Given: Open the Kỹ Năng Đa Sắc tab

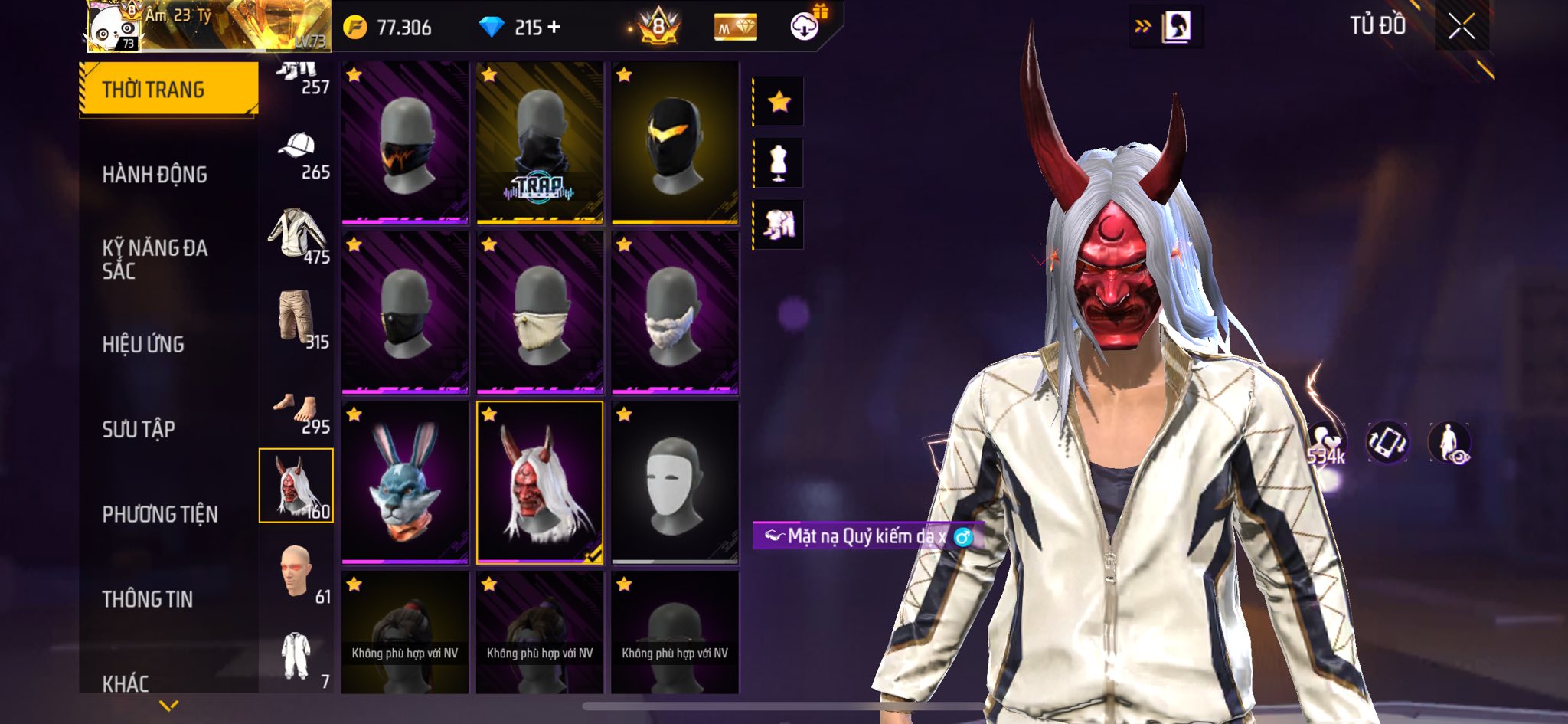Looking at the screenshot, I should click(155, 259).
